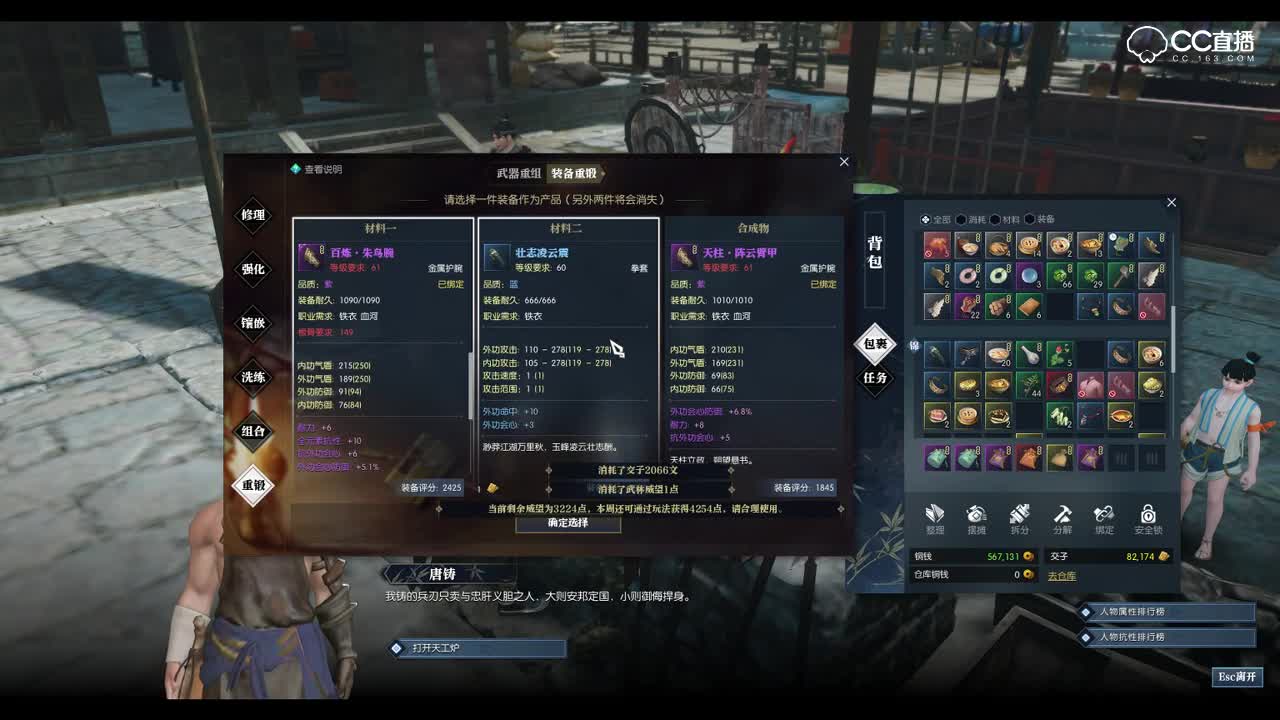Select the 镶嵌 inlay section
This screenshot has width=1280, height=720.
coord(253,323)
